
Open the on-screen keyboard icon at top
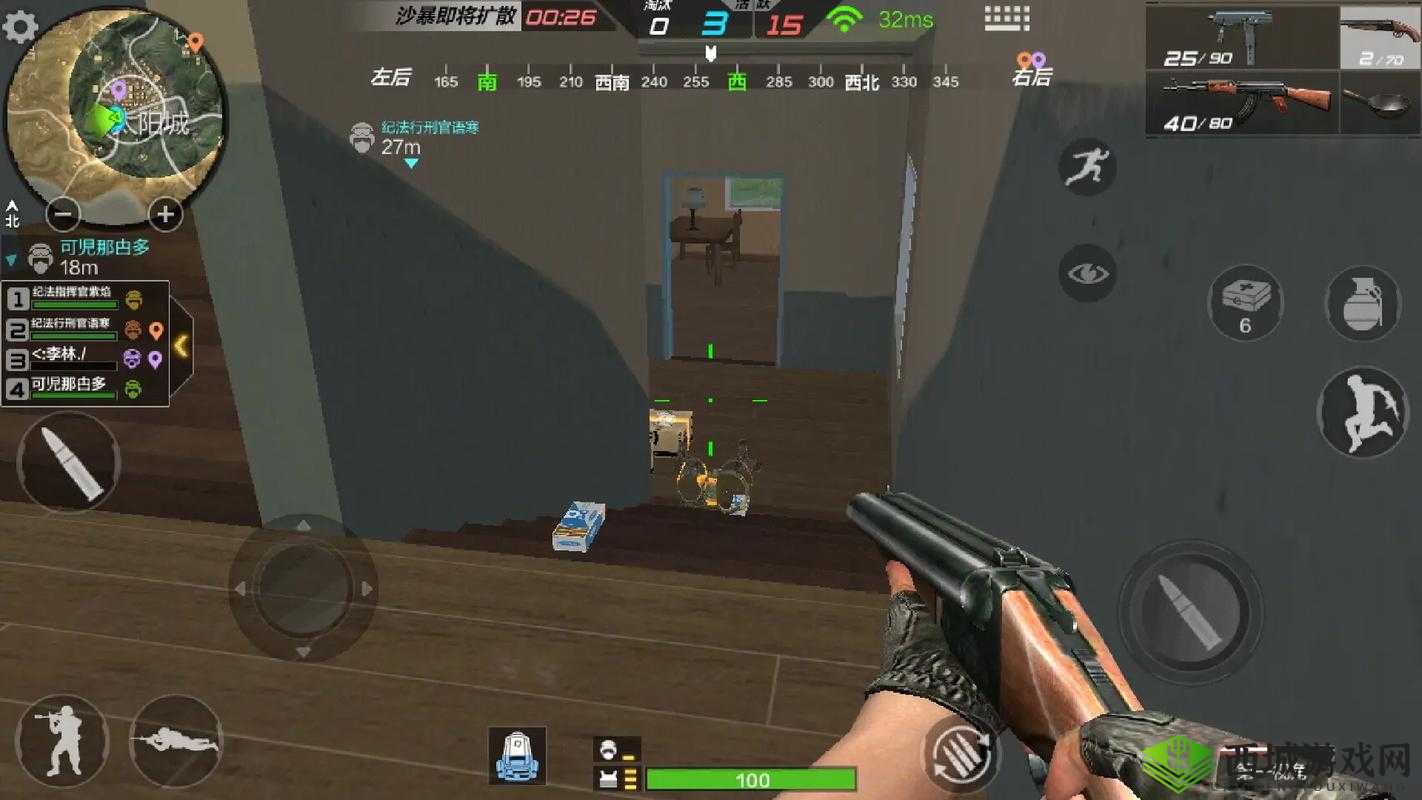tap(1009, 17)
